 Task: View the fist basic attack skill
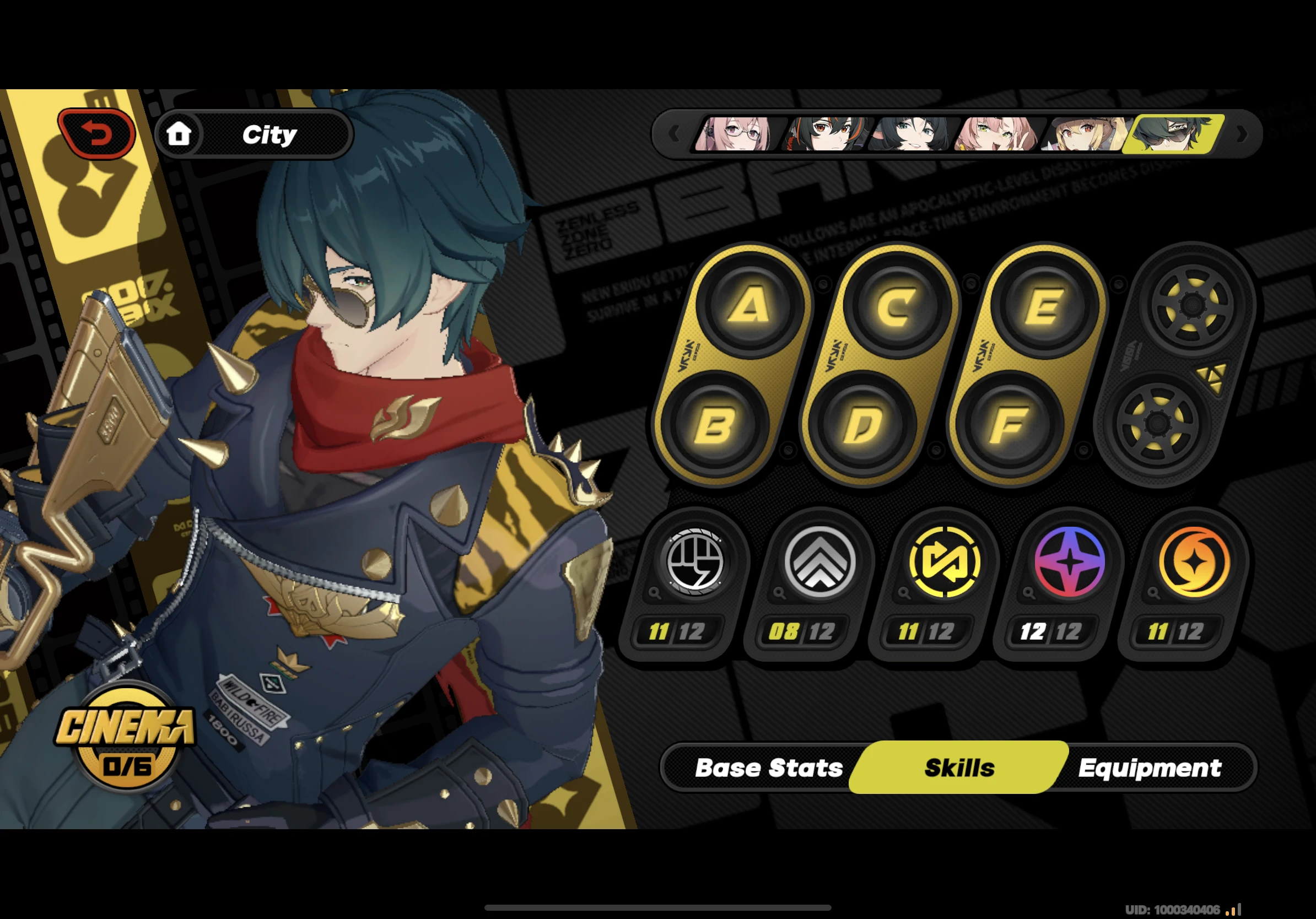(x=695, y=561)
